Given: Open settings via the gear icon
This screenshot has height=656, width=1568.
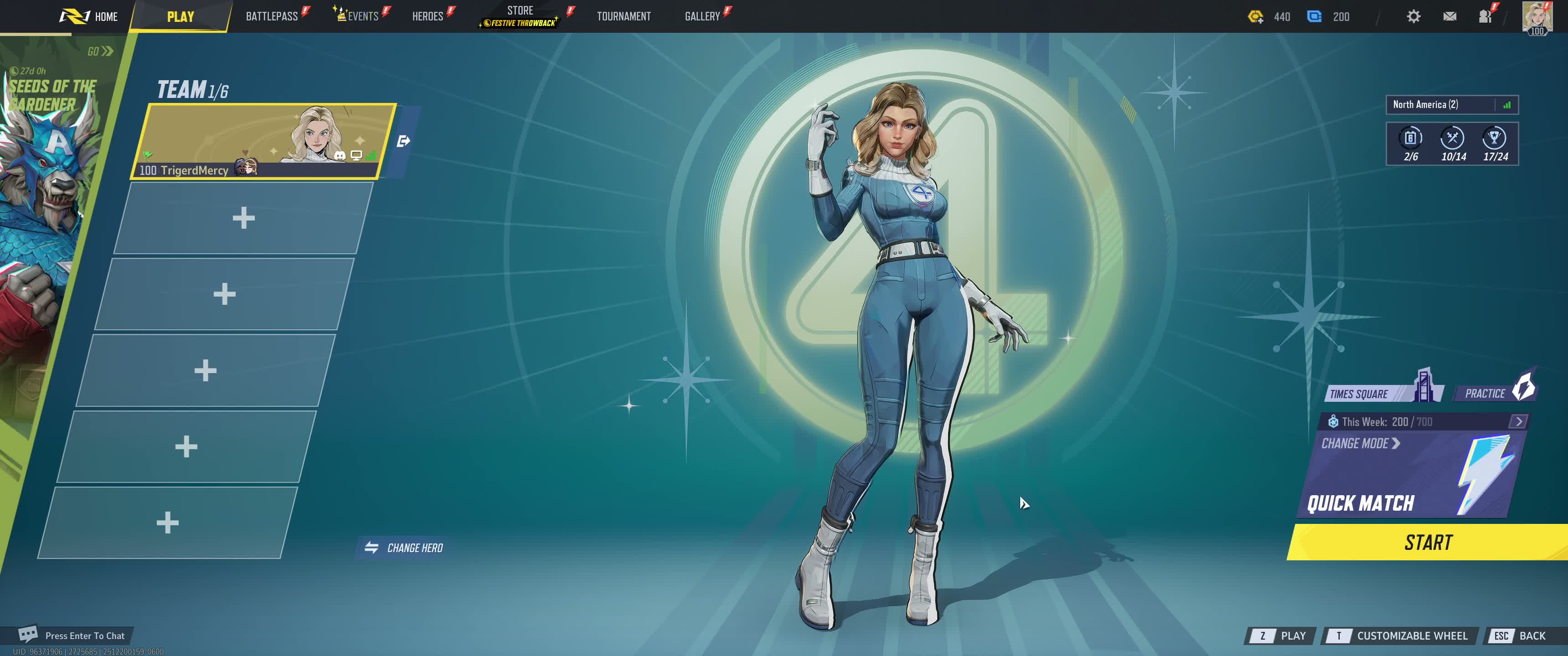Looking at the screenshot, I should point(1413,16).
